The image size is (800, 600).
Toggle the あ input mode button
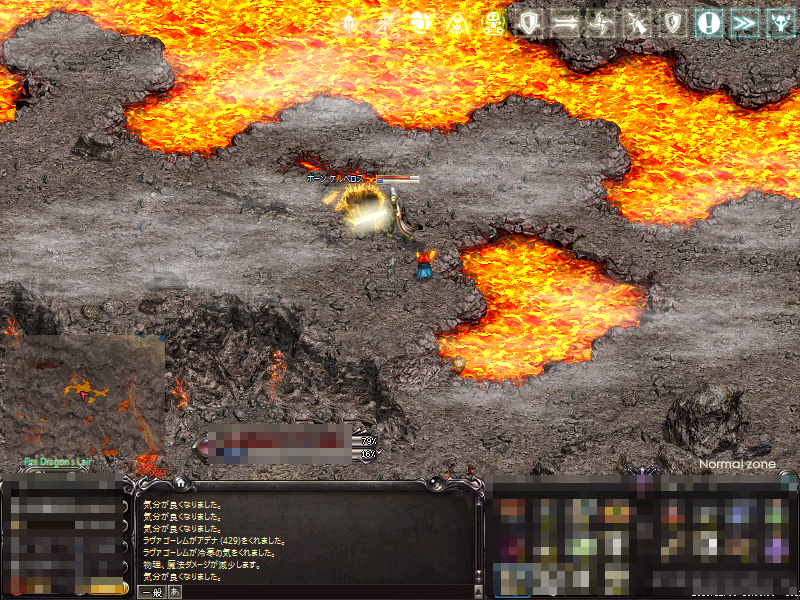(176, 592)
